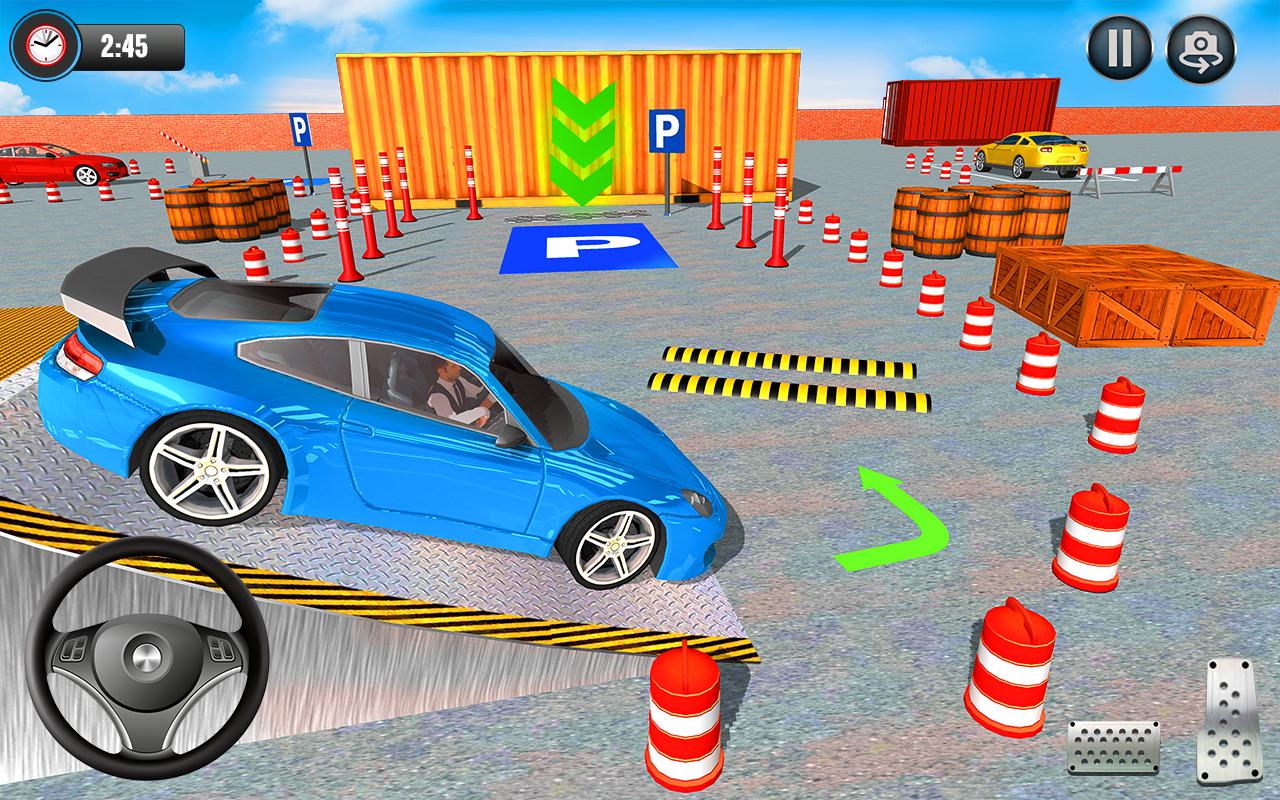
Task: Tap the yellow car near the red container
Action: pyautogui.click(x=1030, y=155)
